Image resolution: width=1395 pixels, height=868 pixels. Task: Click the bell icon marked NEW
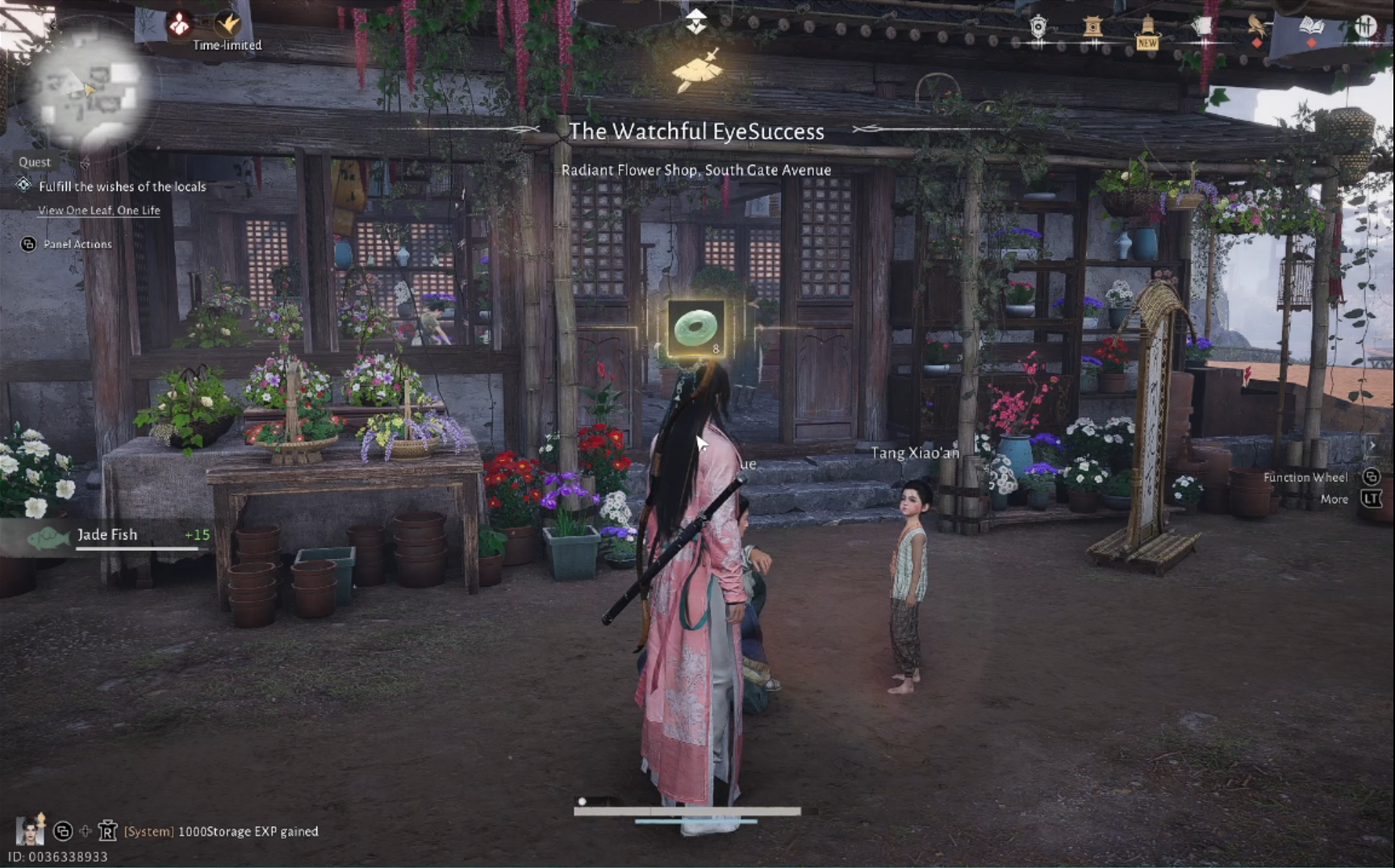point(1147,28)
